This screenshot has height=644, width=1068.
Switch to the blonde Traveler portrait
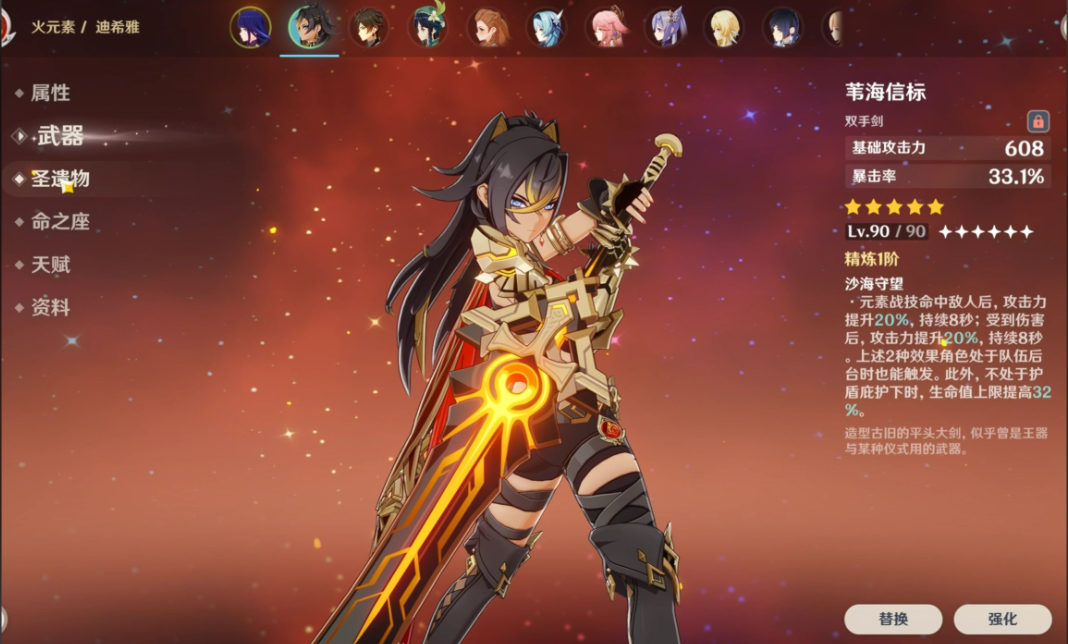pos(724,27)
